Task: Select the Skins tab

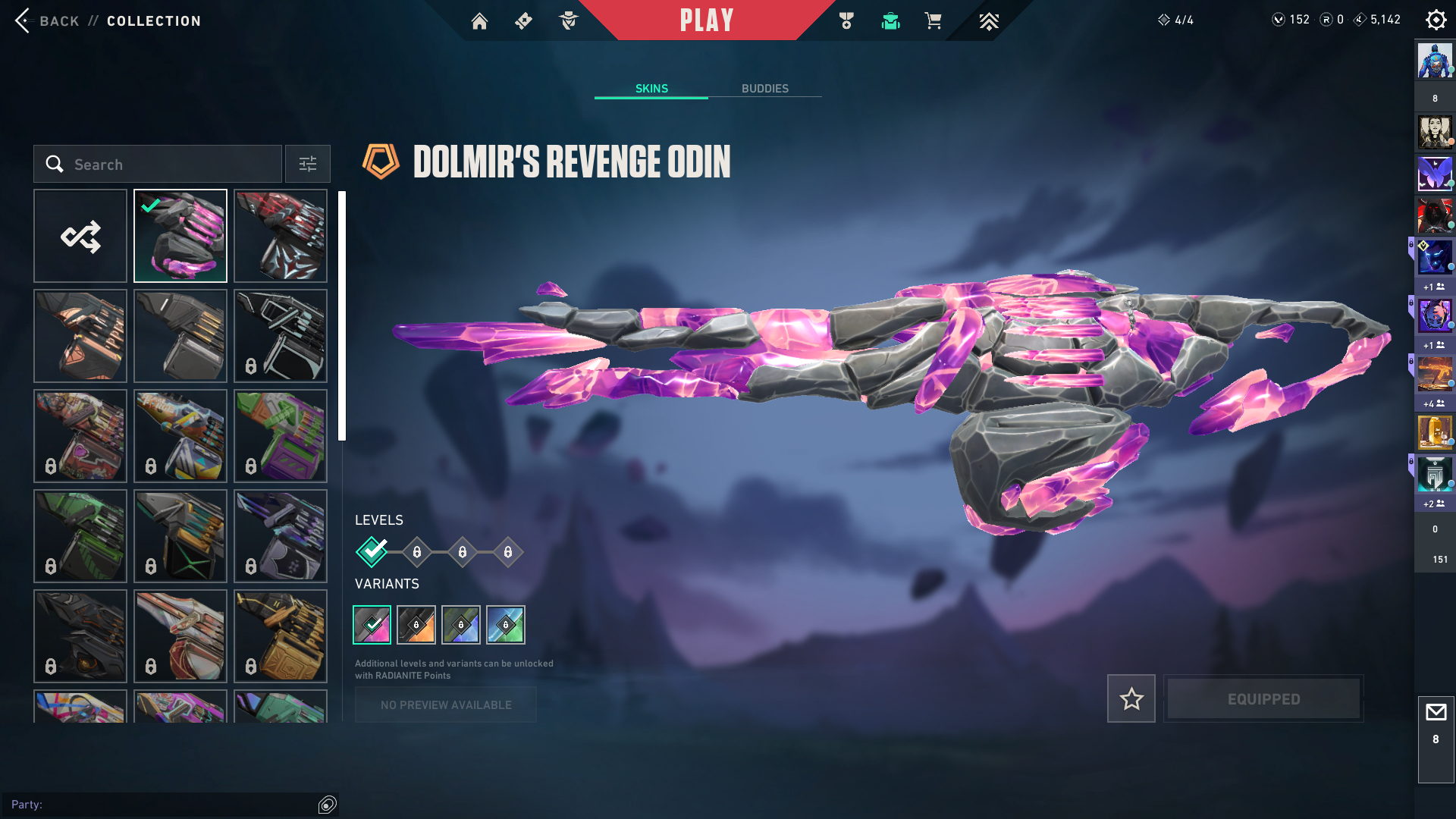Action: pyautogui.click(x=651, y=89)
